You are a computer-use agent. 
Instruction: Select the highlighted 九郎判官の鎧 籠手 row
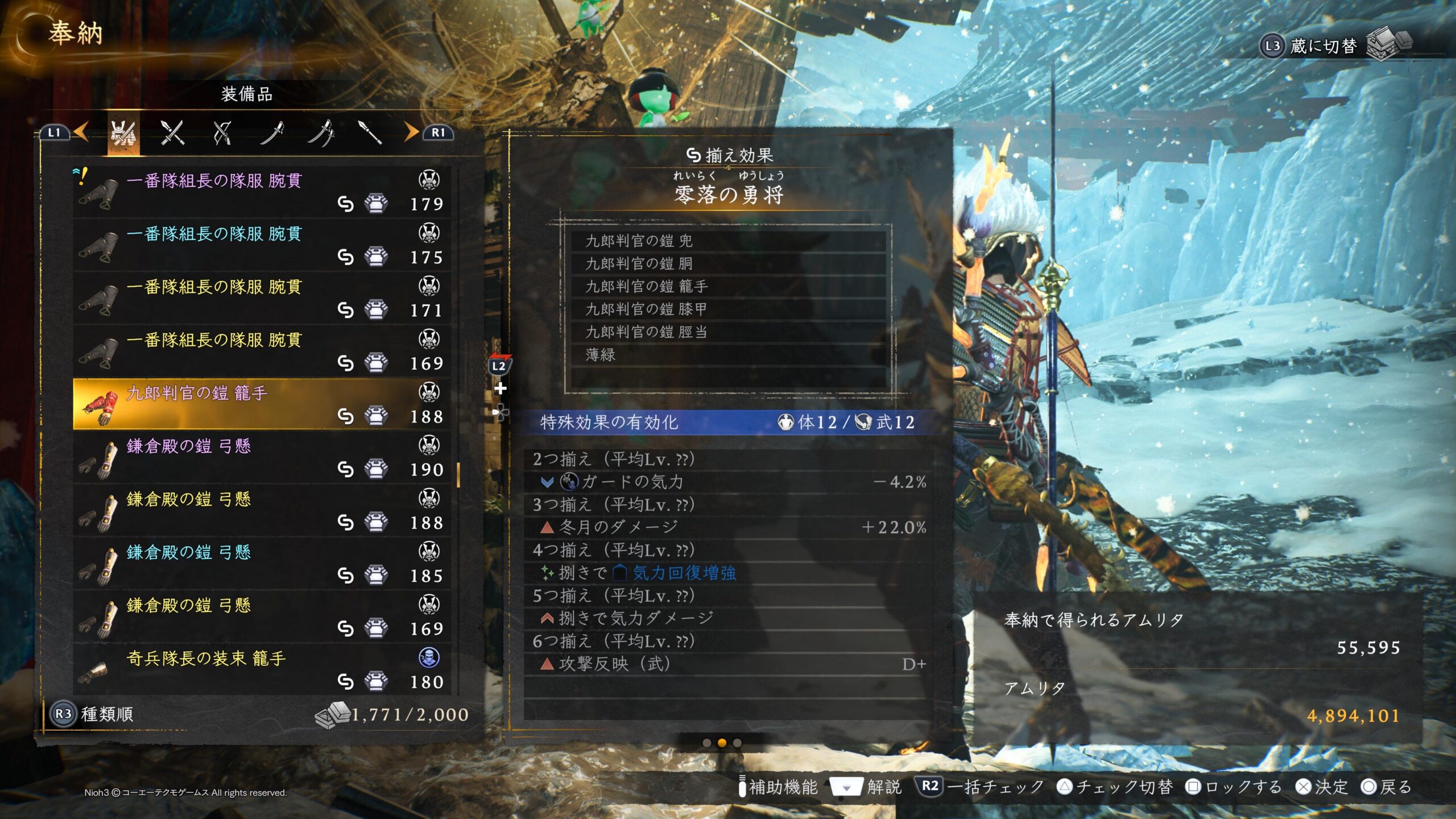pos(262,404)
